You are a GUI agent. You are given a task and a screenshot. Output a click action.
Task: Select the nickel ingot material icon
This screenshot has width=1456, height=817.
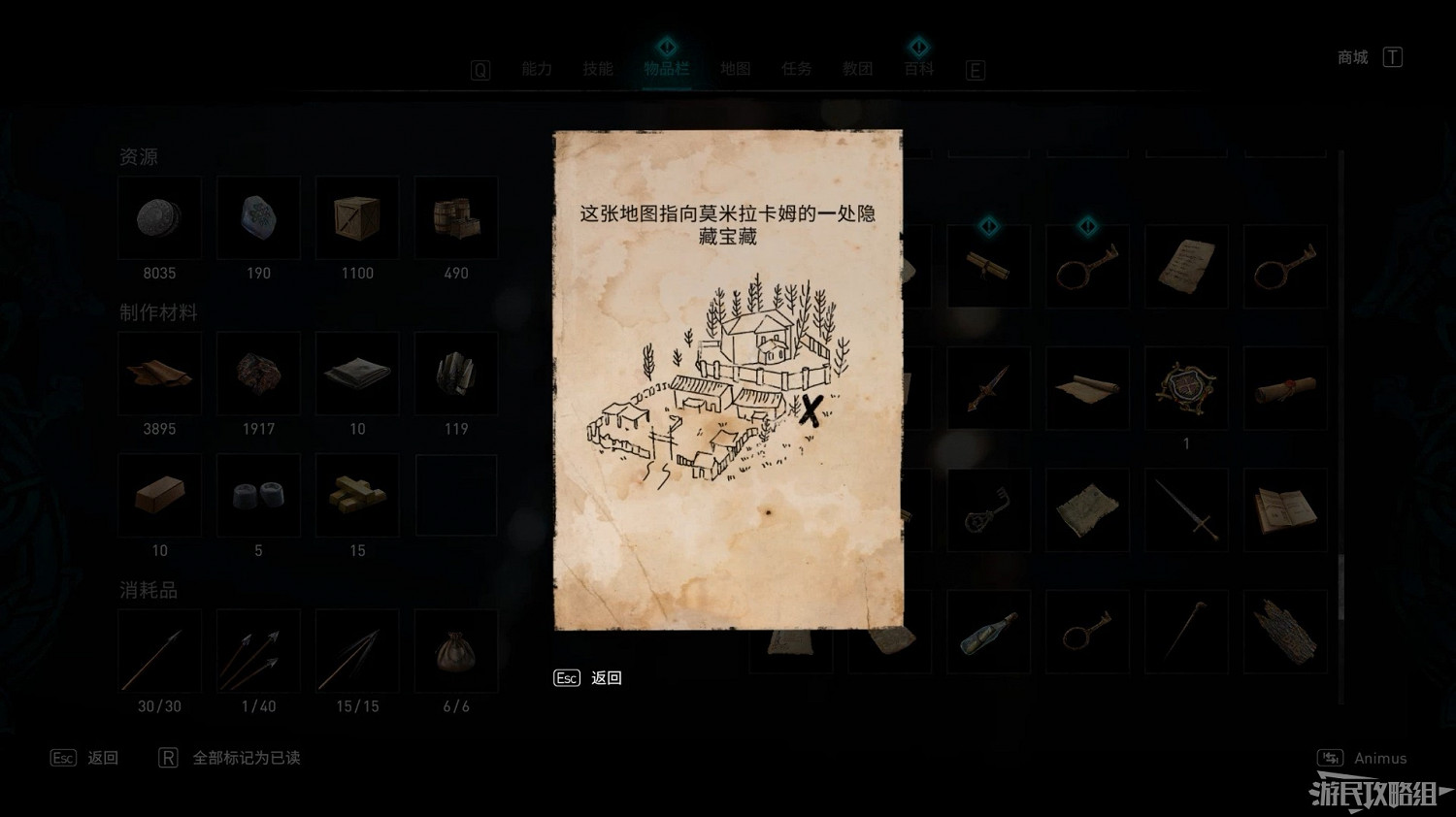tap(258, 495)
